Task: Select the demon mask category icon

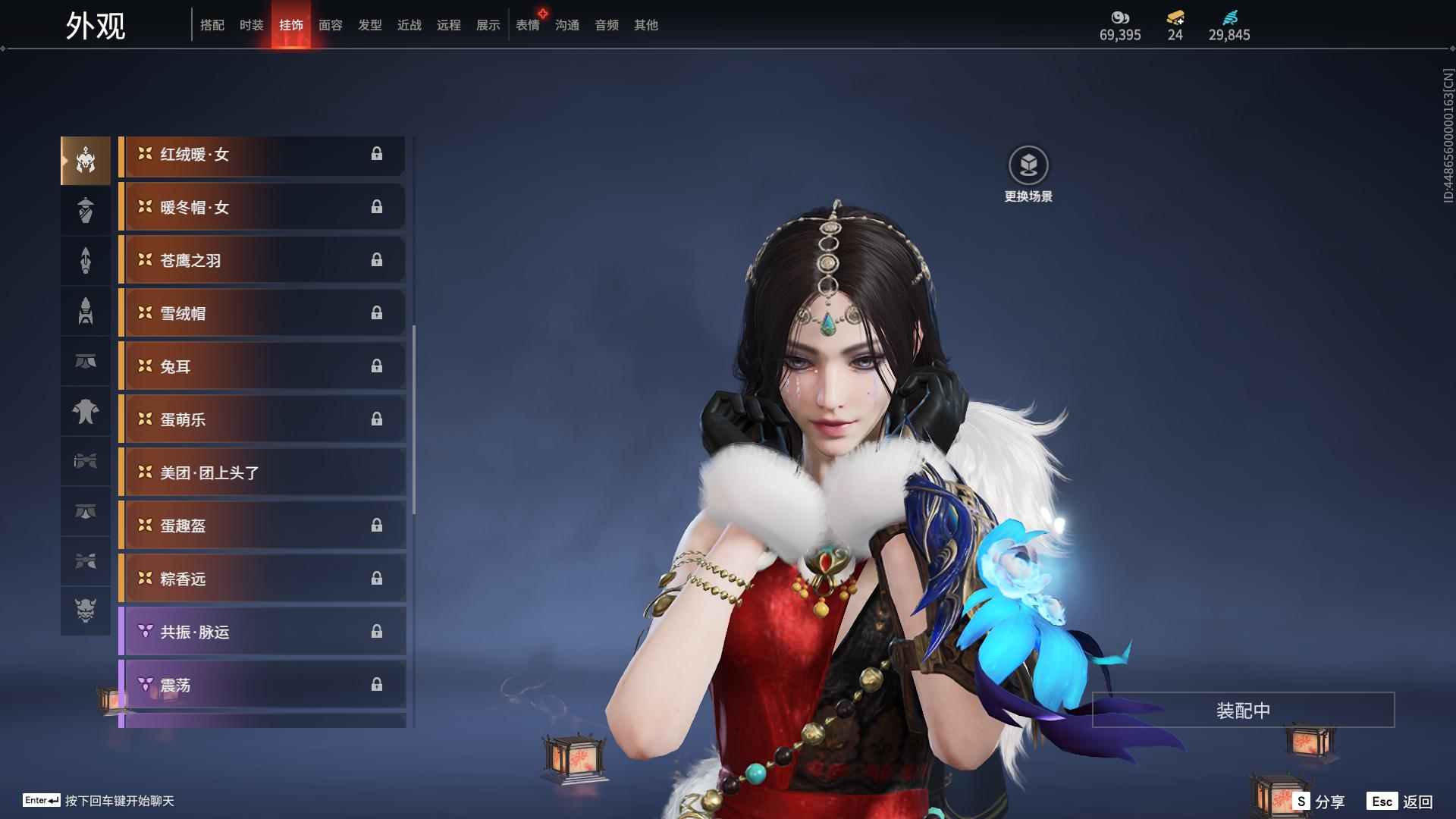Action: tap(86, 610)
